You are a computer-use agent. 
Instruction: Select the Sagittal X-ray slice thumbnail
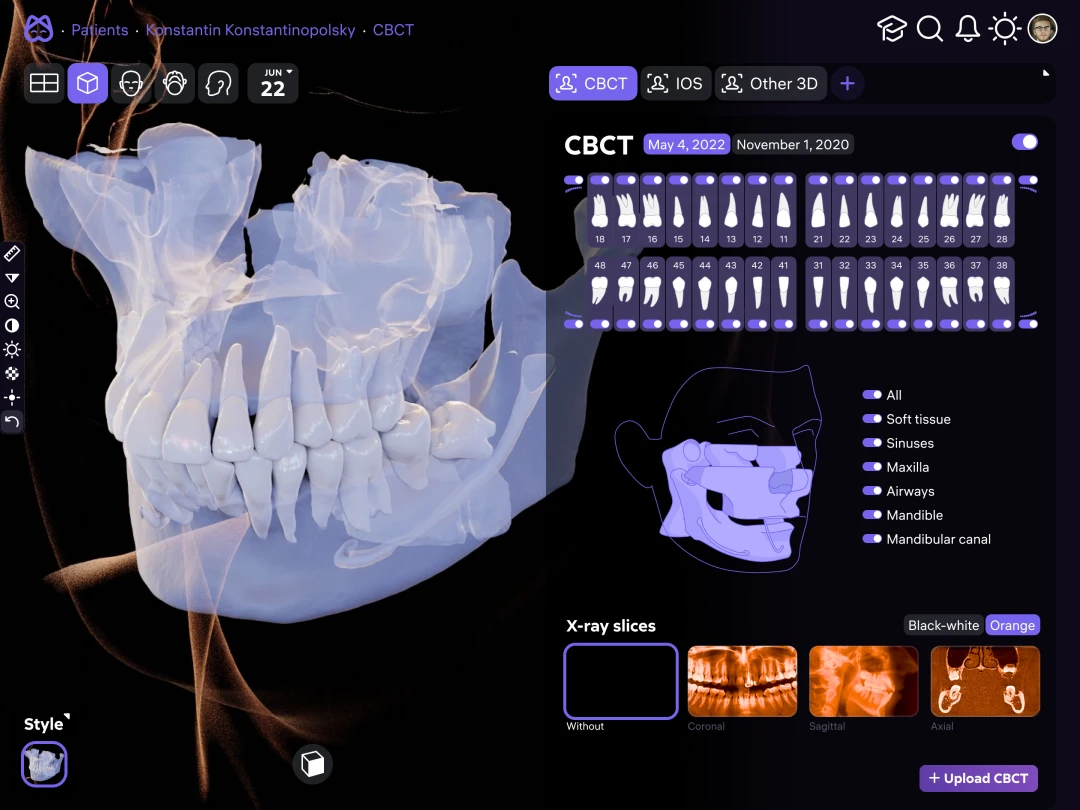(x=864, y=681)
